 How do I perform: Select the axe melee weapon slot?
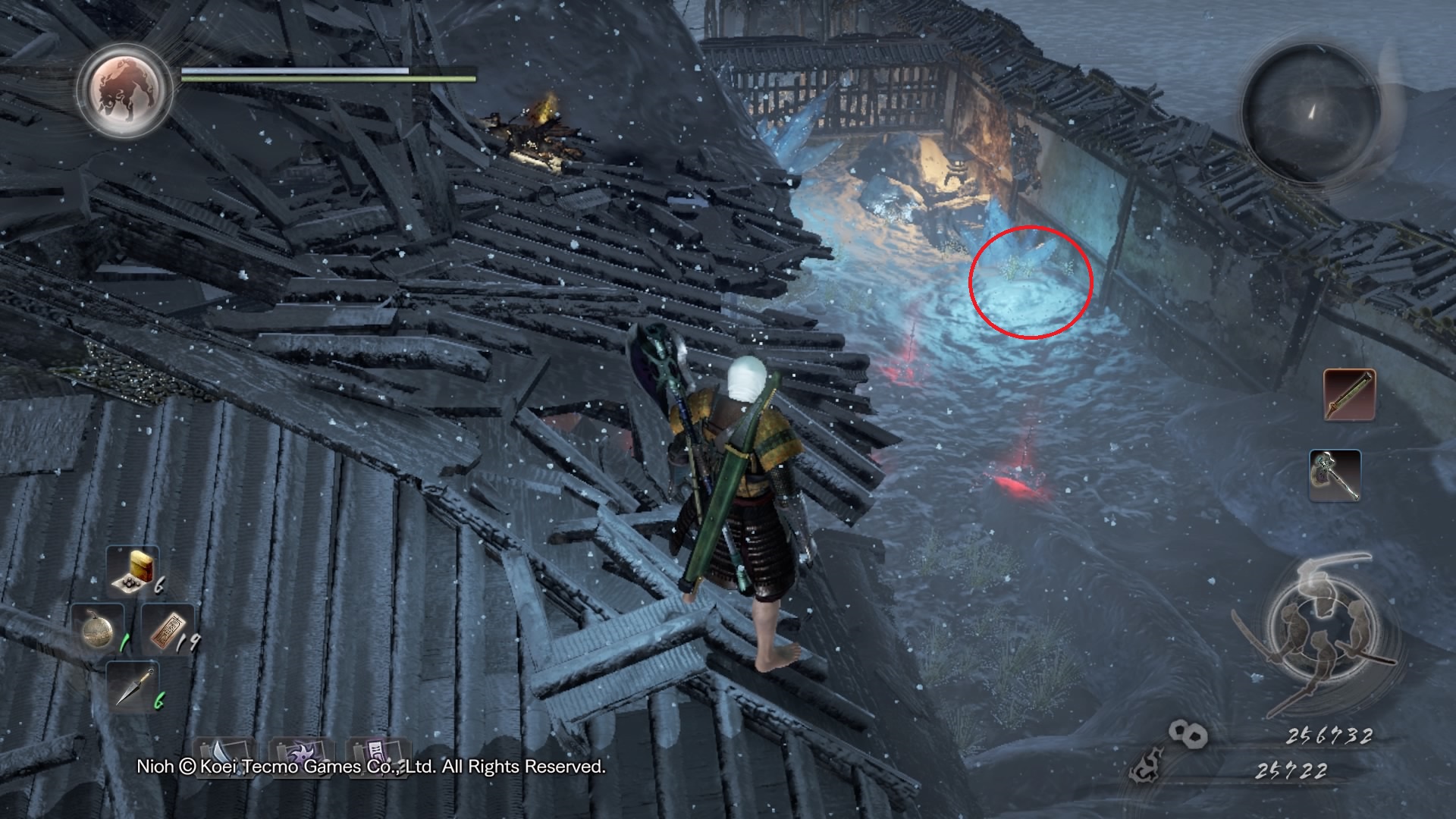coord(1335,475)
